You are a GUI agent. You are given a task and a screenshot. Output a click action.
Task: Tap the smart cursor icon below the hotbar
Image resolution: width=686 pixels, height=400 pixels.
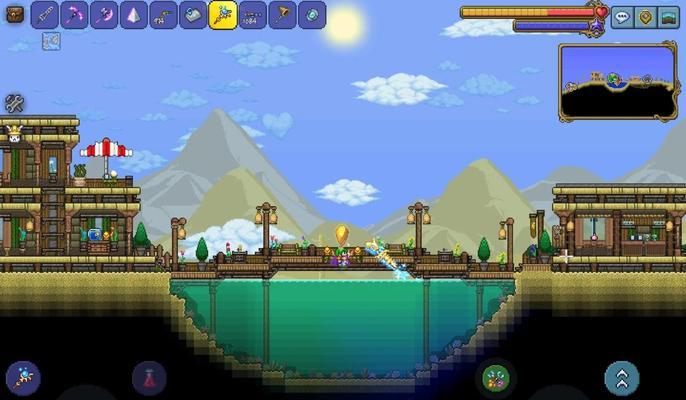pos(51,41)
